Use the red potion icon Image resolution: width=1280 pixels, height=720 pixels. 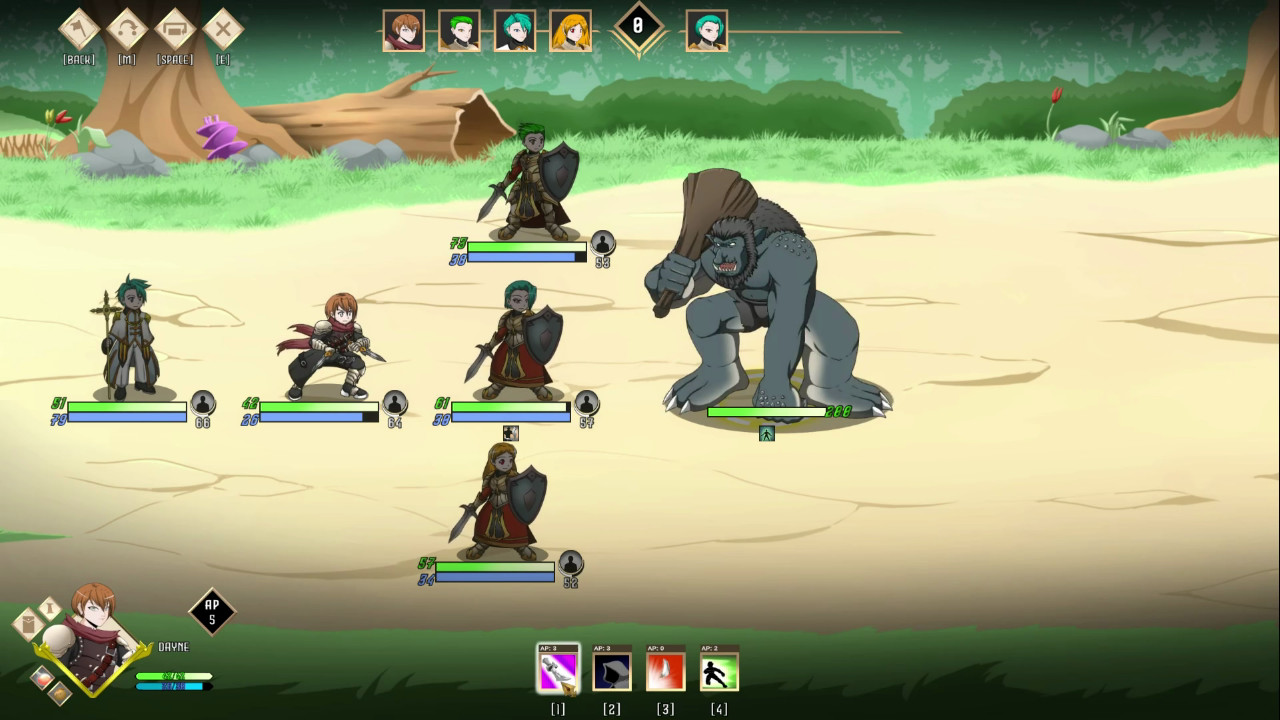coord(42,676)
